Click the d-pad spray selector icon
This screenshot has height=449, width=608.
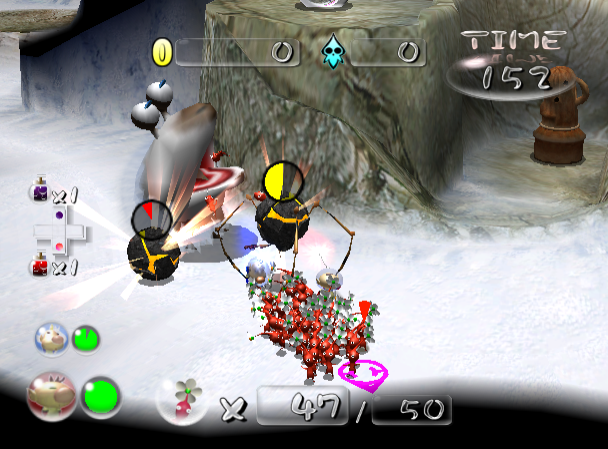[x=59, y=231]
